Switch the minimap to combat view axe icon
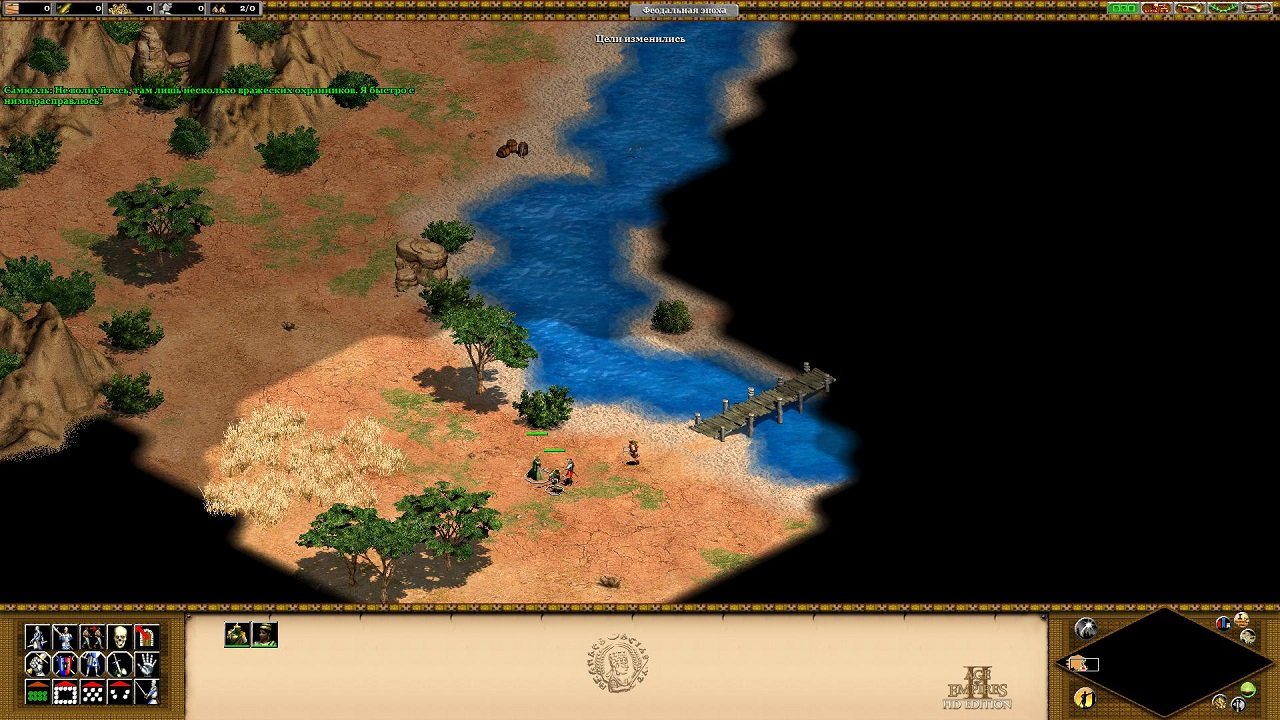The width and height of the screenshot is (1280, 720). (x=1238, y=705)
